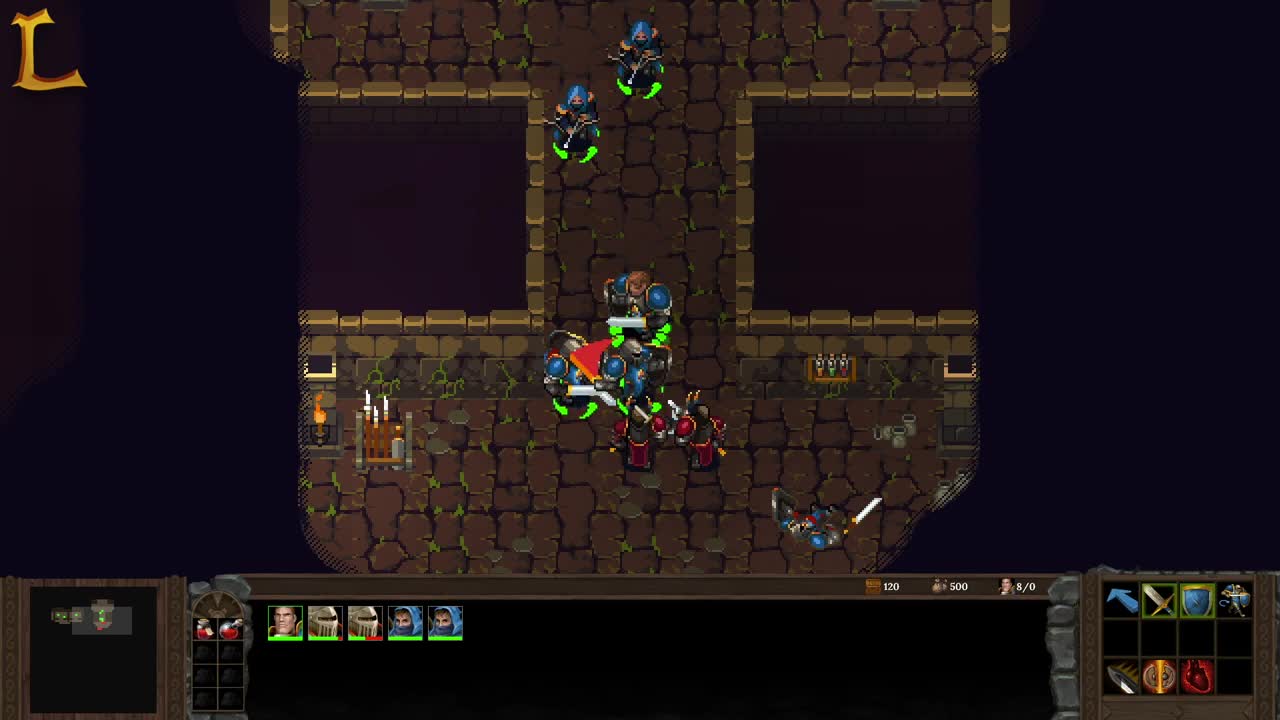Screen dimensions: 1280x720
Task: Select the first hooded mage portrait
Action: pyautogui.click(x=406, y=621)
